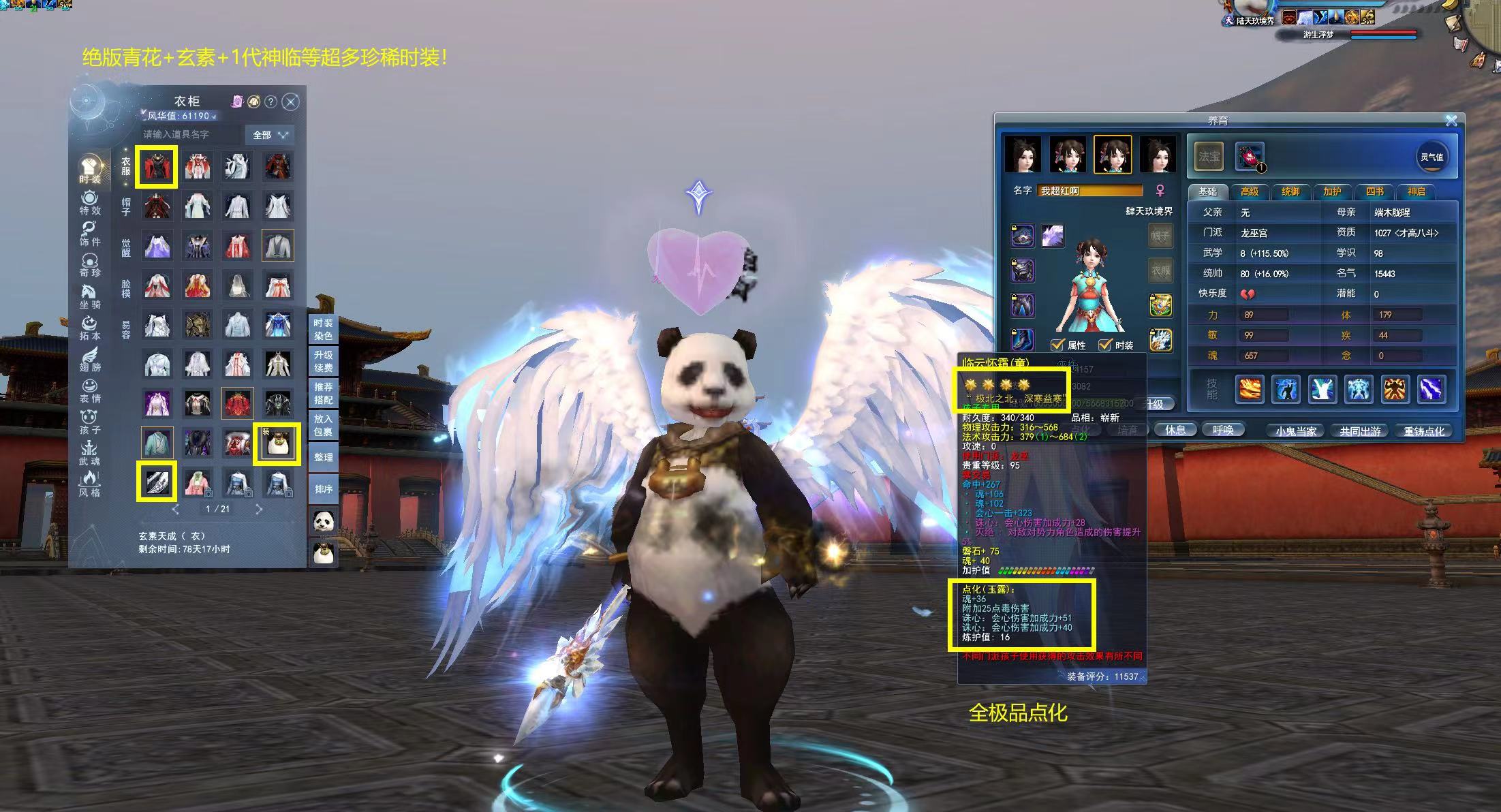Viewport: 1501px width, 812px height.
Task: Click the 整理 organize button
Action: pyautogui.click(x=323, y=457)
